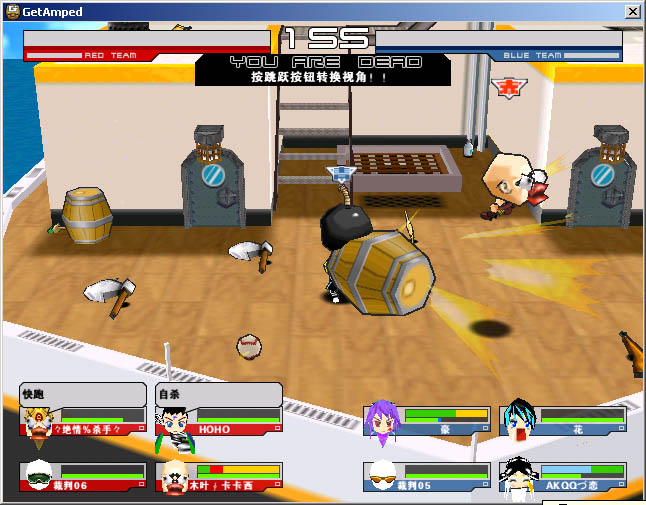The width and height of the screenshot is (646, 505).
Task: Select the 裁判05 player panel
Action: (x=427, y=477)
